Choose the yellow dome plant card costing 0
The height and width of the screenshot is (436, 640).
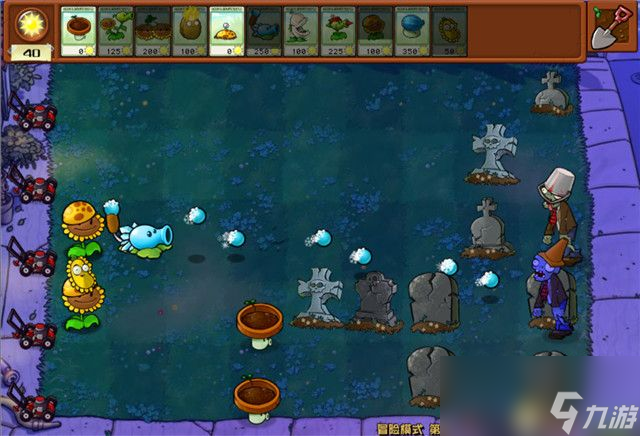tap(226, 31)
